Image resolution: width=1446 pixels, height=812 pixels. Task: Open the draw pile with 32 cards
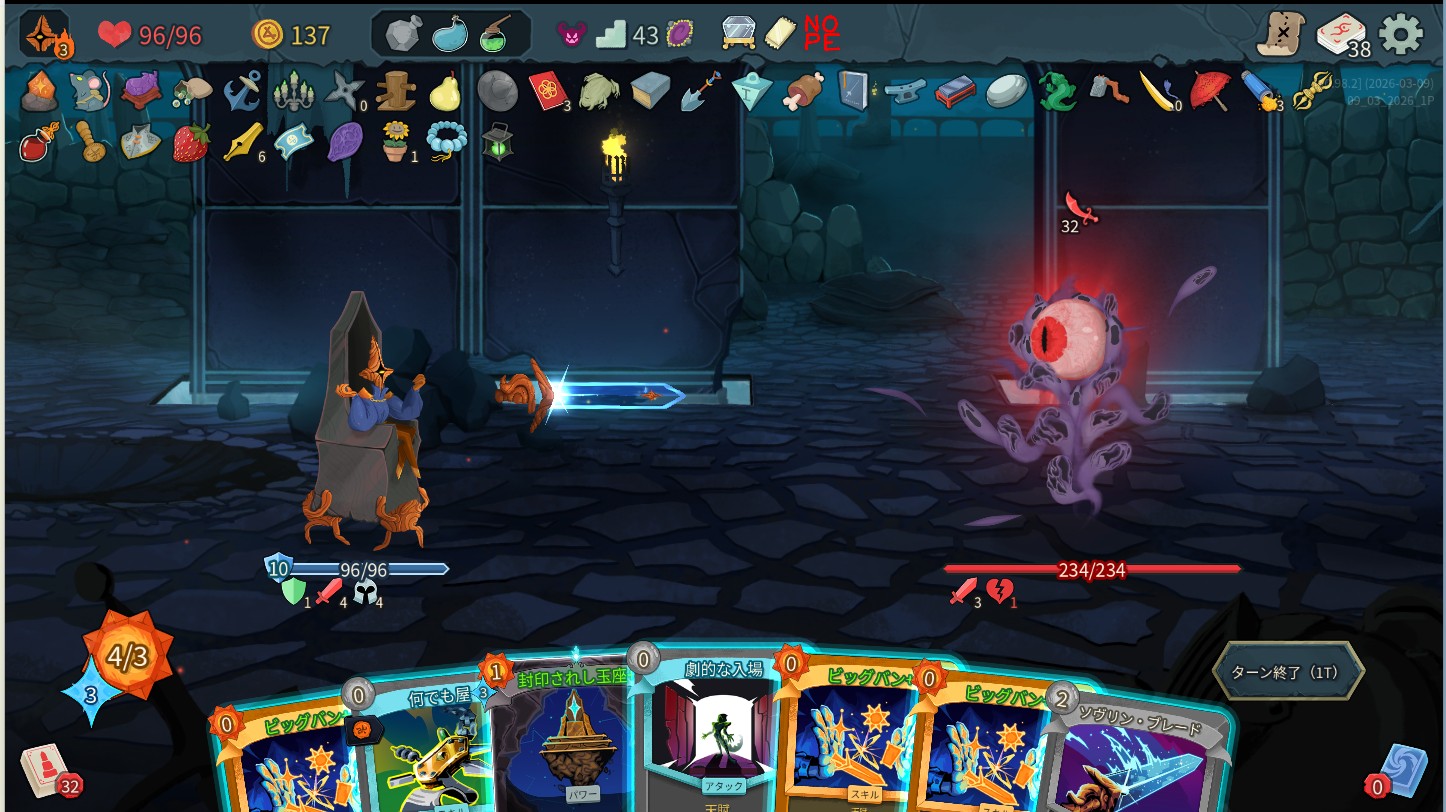(x=45, y=771)
